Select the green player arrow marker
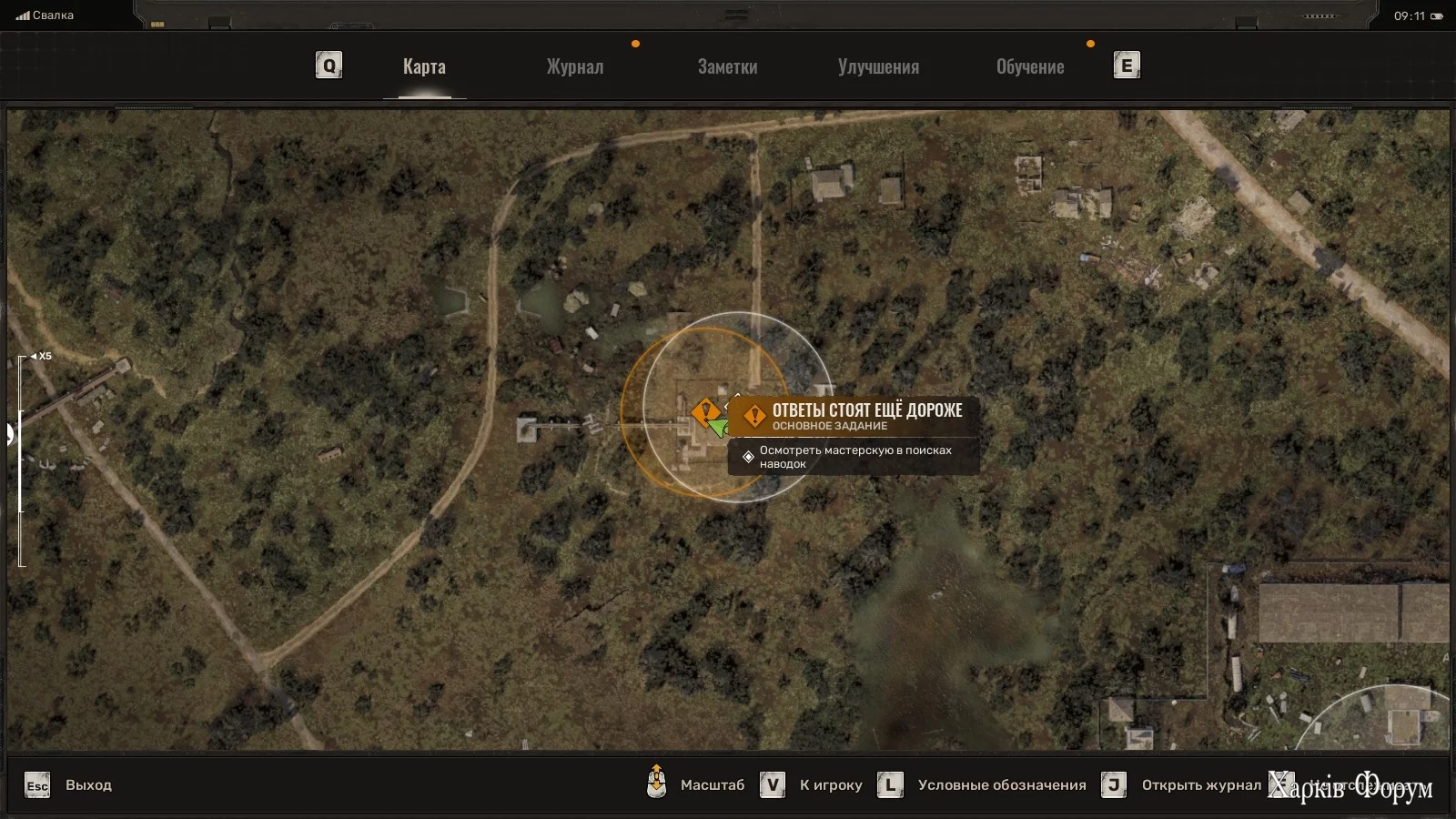The image size is (1456, 819). coord(719,426)
